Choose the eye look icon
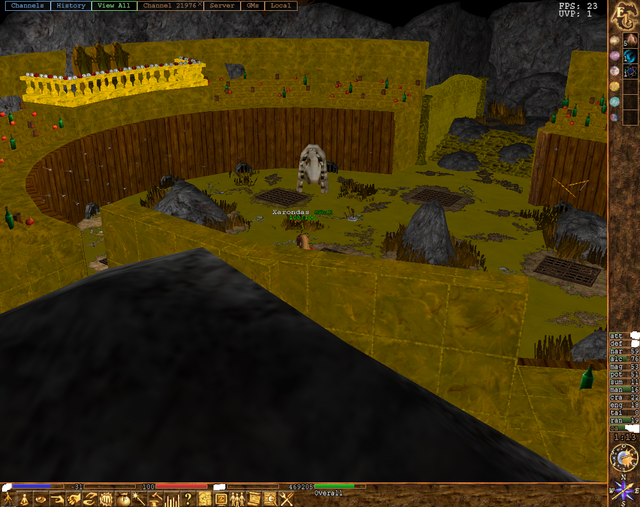 (x=42, y=498)
